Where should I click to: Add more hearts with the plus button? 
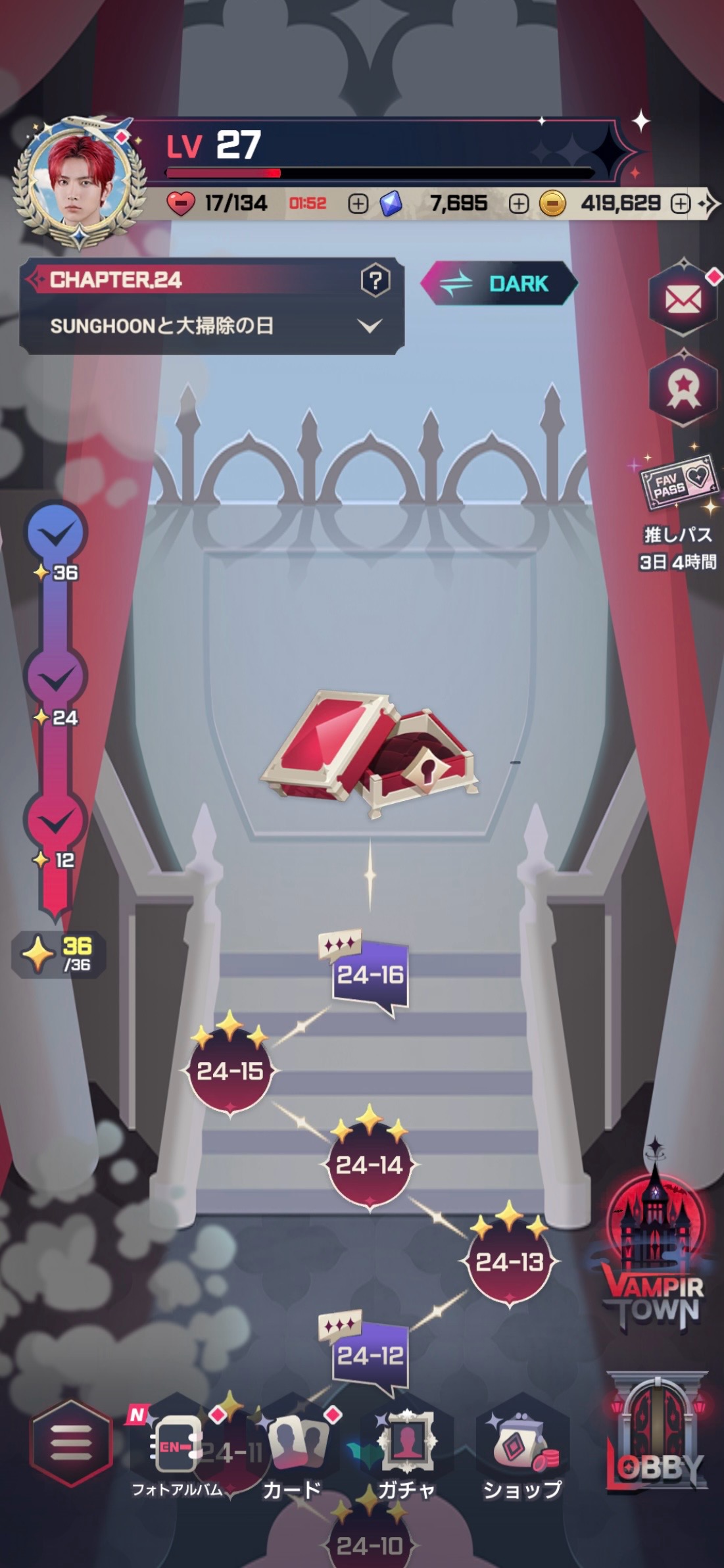pos(358,204)
